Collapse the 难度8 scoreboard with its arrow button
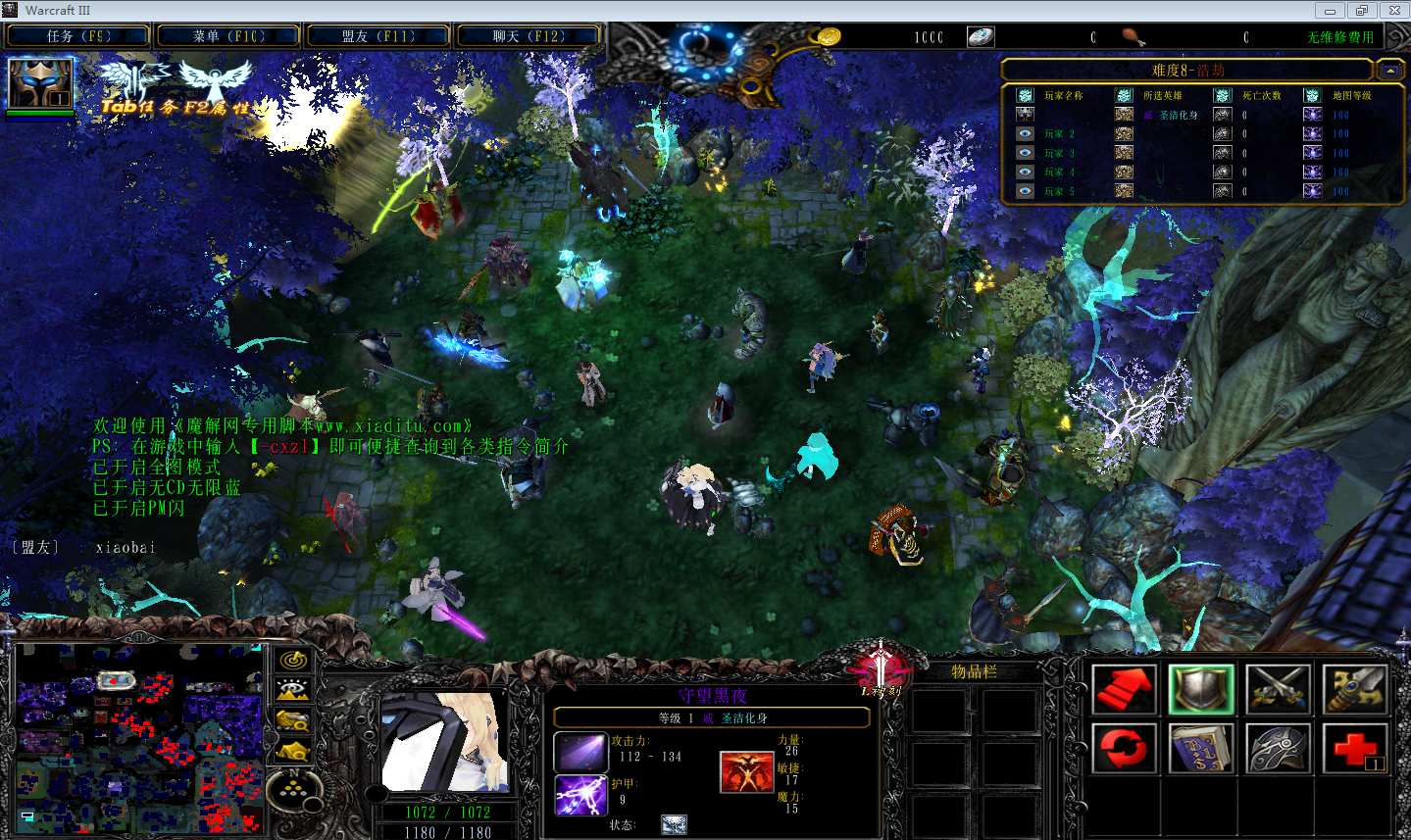This screenshot has width=1411, height=840. pos(1389,71)
